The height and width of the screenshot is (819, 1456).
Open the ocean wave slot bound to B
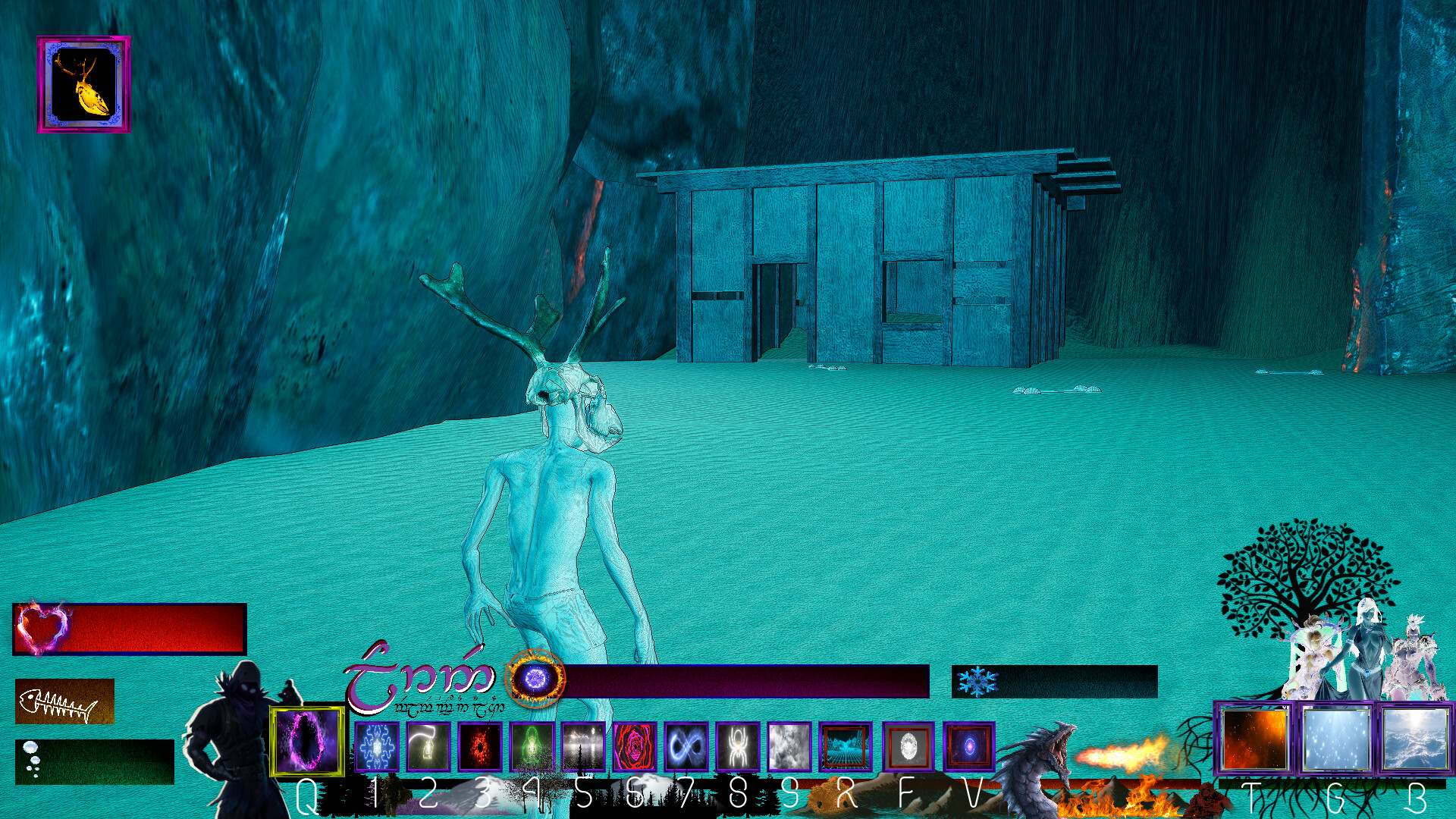(x=1414, y=739)
